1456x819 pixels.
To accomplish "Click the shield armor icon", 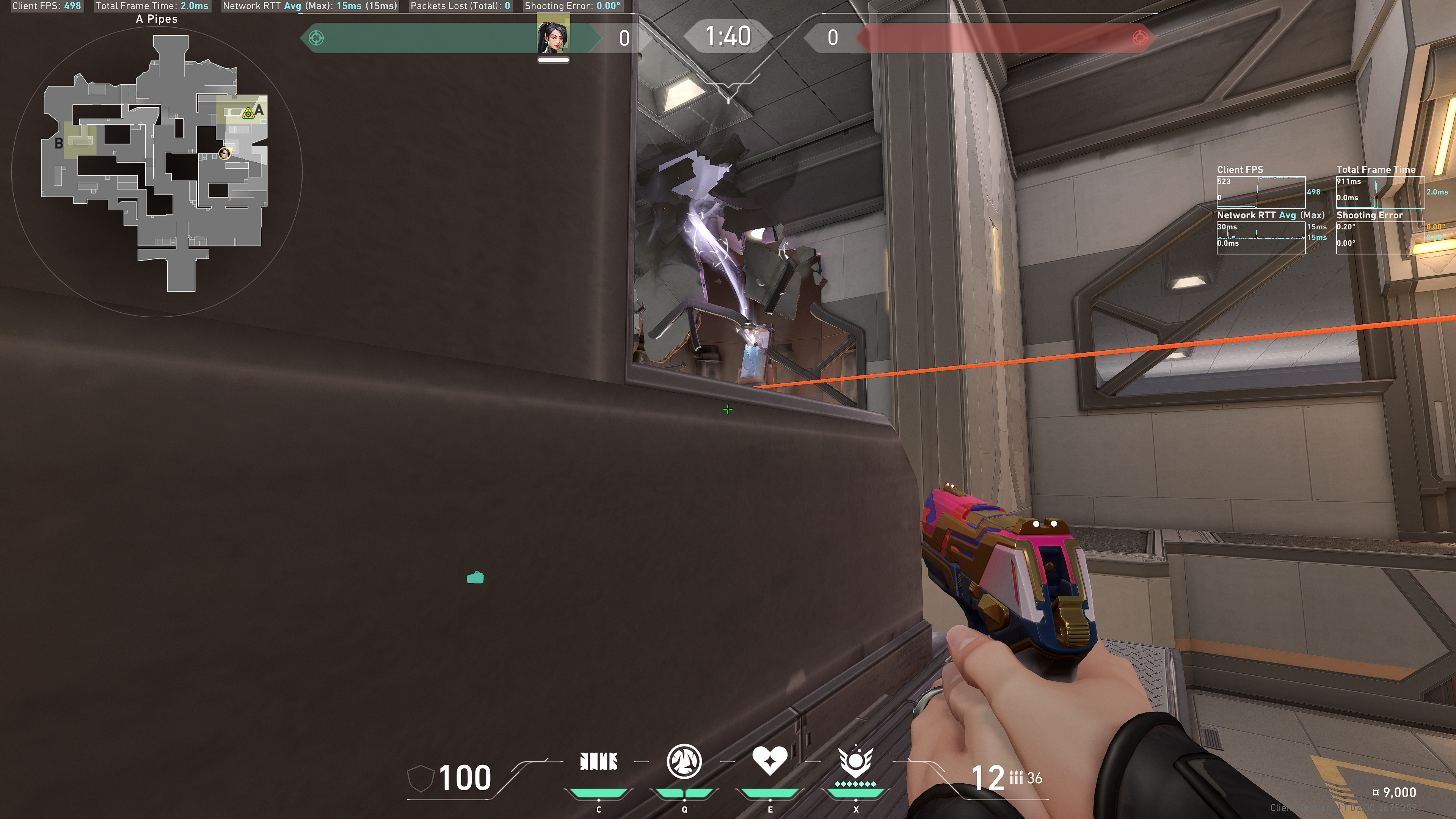I will [x=419, y=778].
